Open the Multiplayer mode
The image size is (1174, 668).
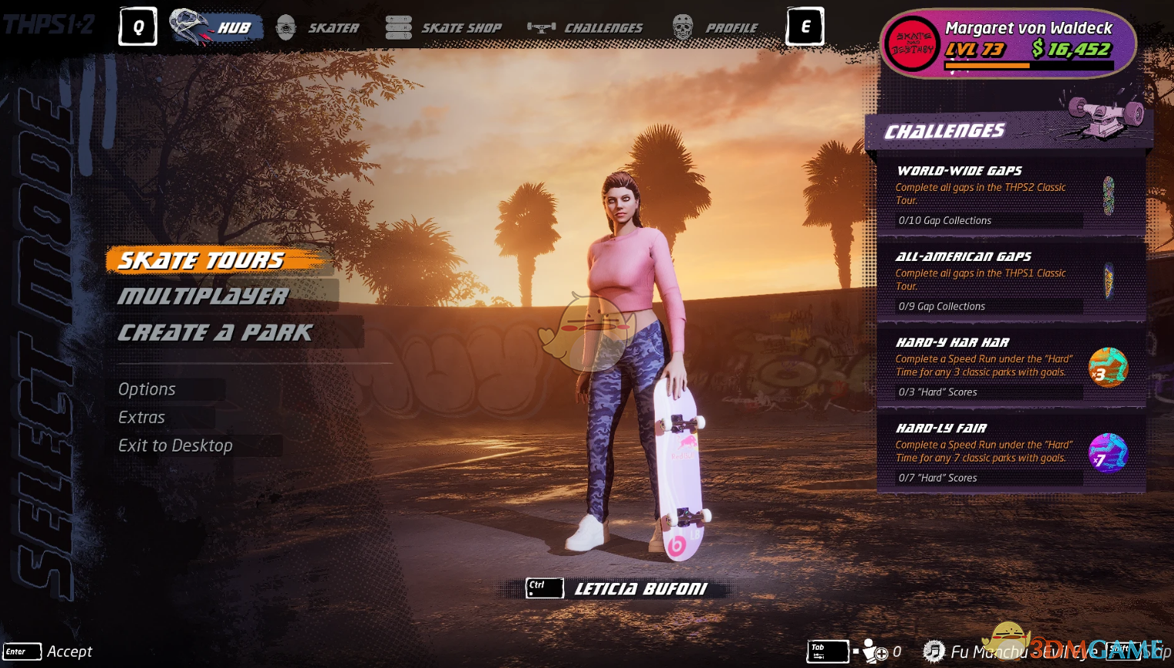point(204,296)
